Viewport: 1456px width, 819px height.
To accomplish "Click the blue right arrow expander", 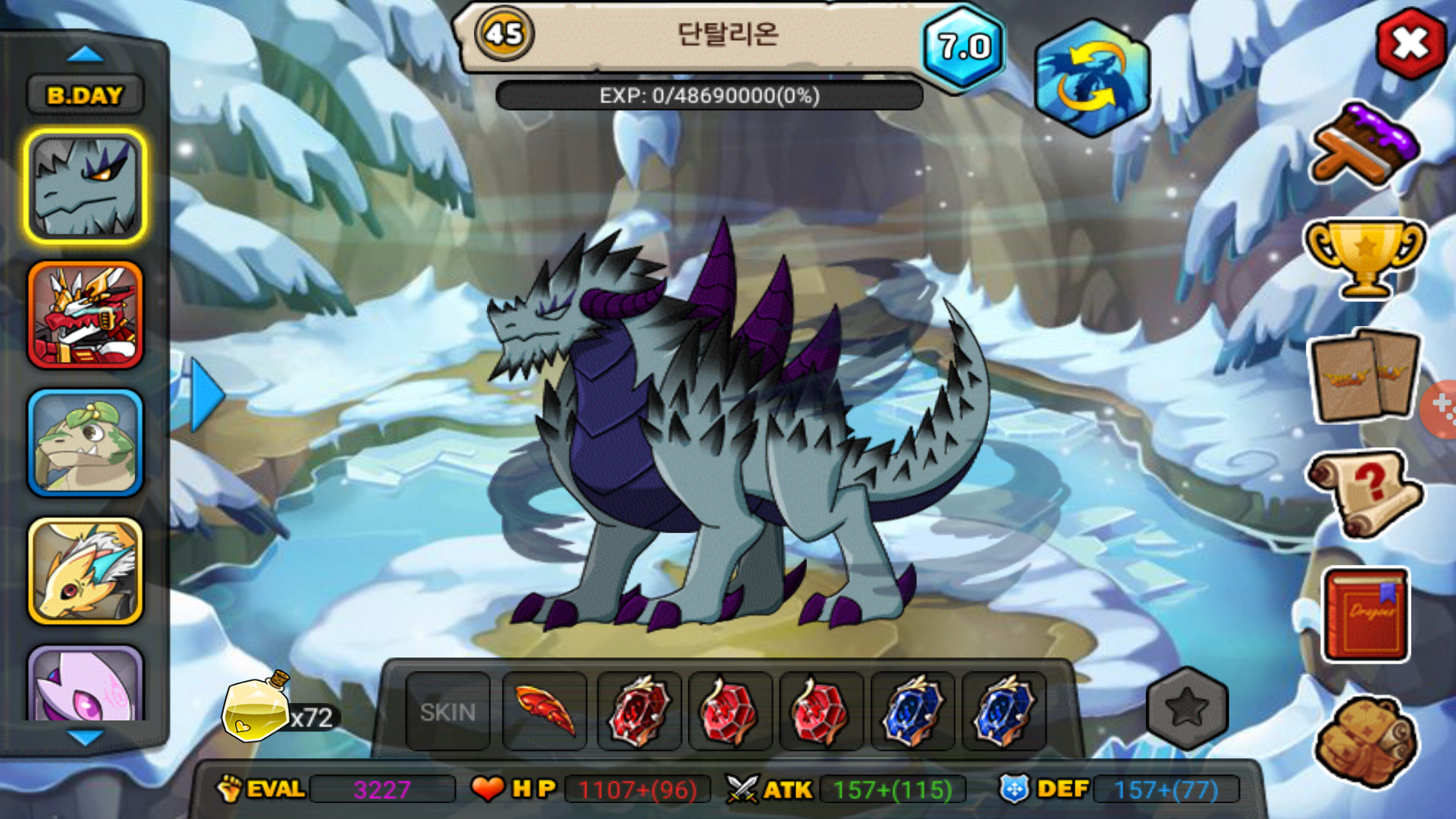I will point(206,395).
